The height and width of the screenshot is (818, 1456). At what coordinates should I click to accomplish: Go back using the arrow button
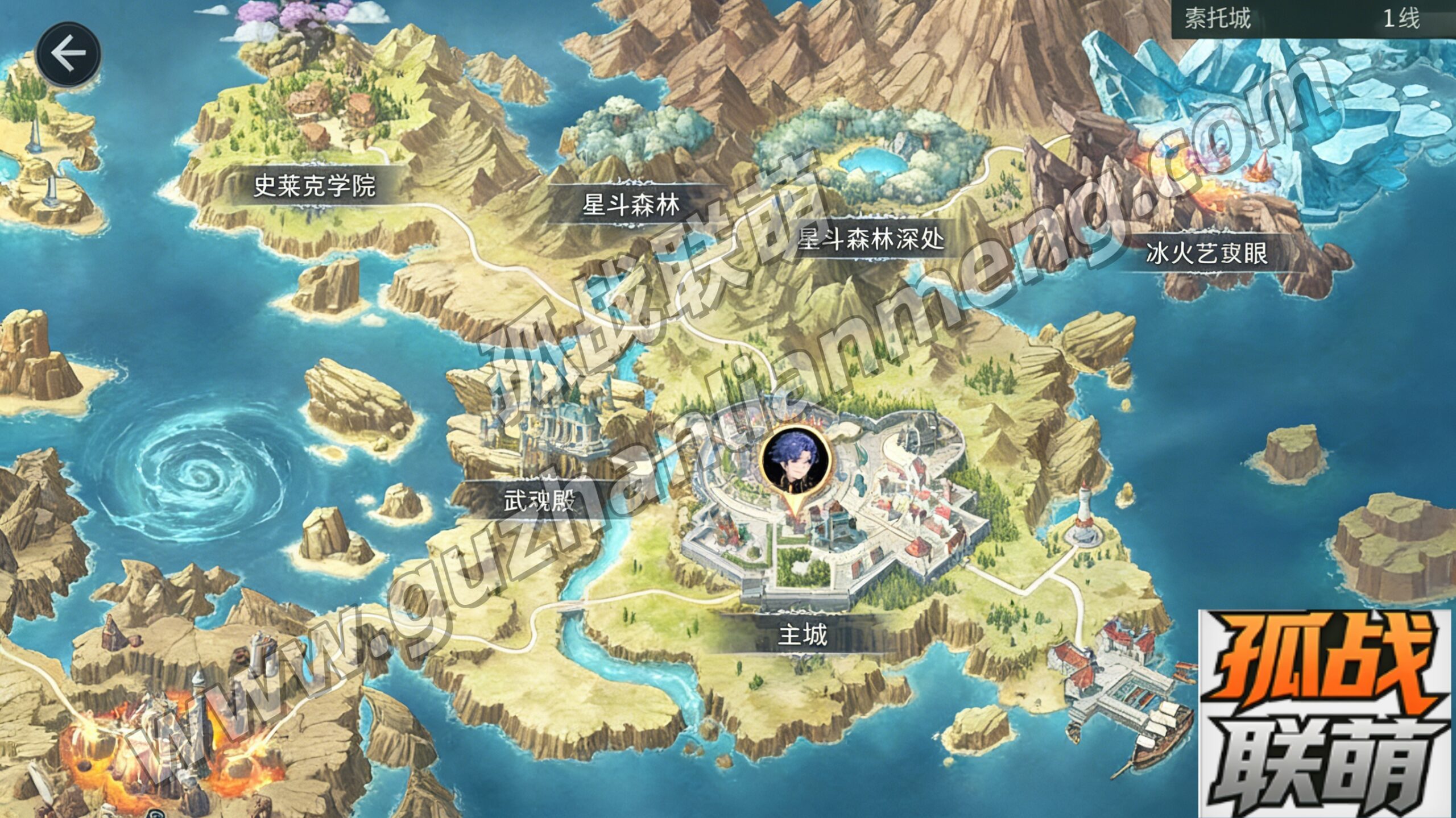click(x=68, y=54)
